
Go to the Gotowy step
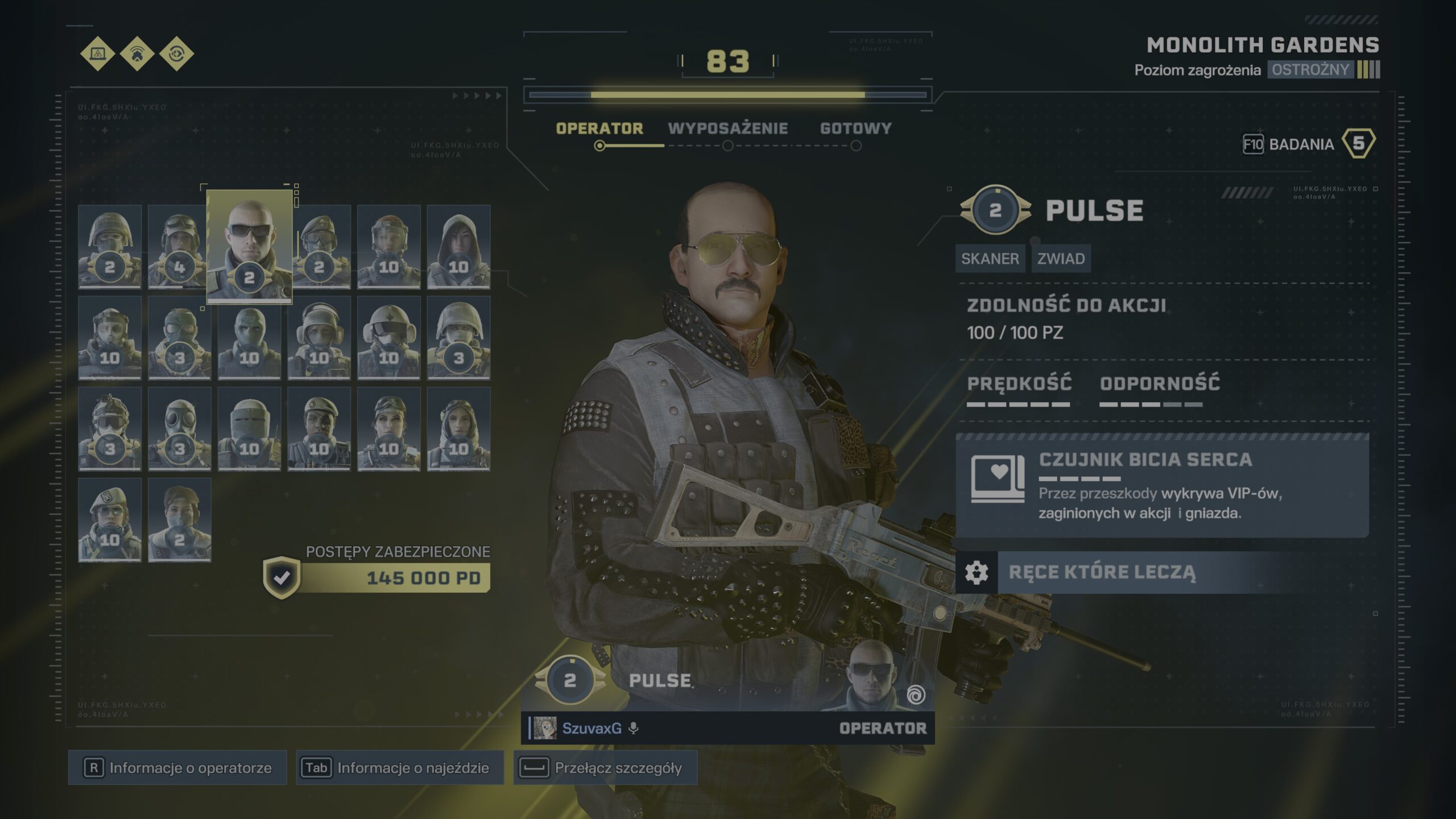(x=855, y=129)
